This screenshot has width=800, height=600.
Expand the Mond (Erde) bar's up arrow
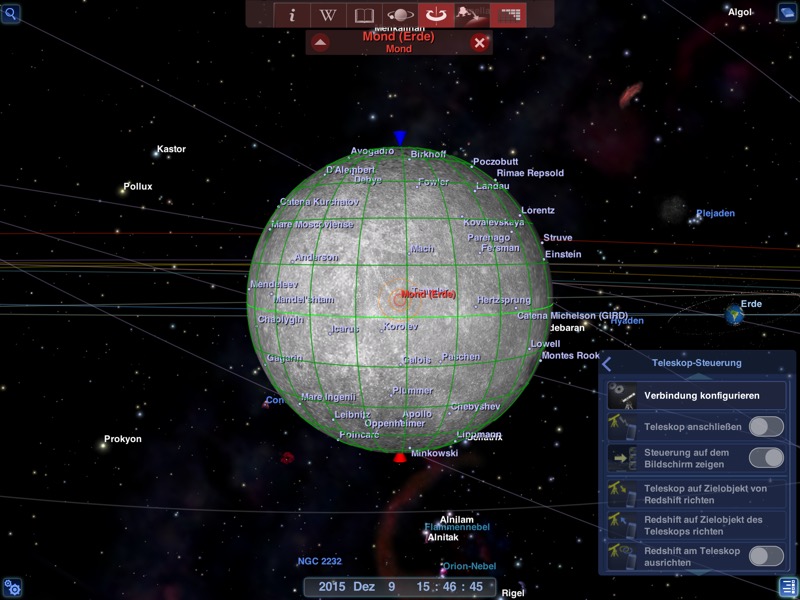(x=319, y=42)
